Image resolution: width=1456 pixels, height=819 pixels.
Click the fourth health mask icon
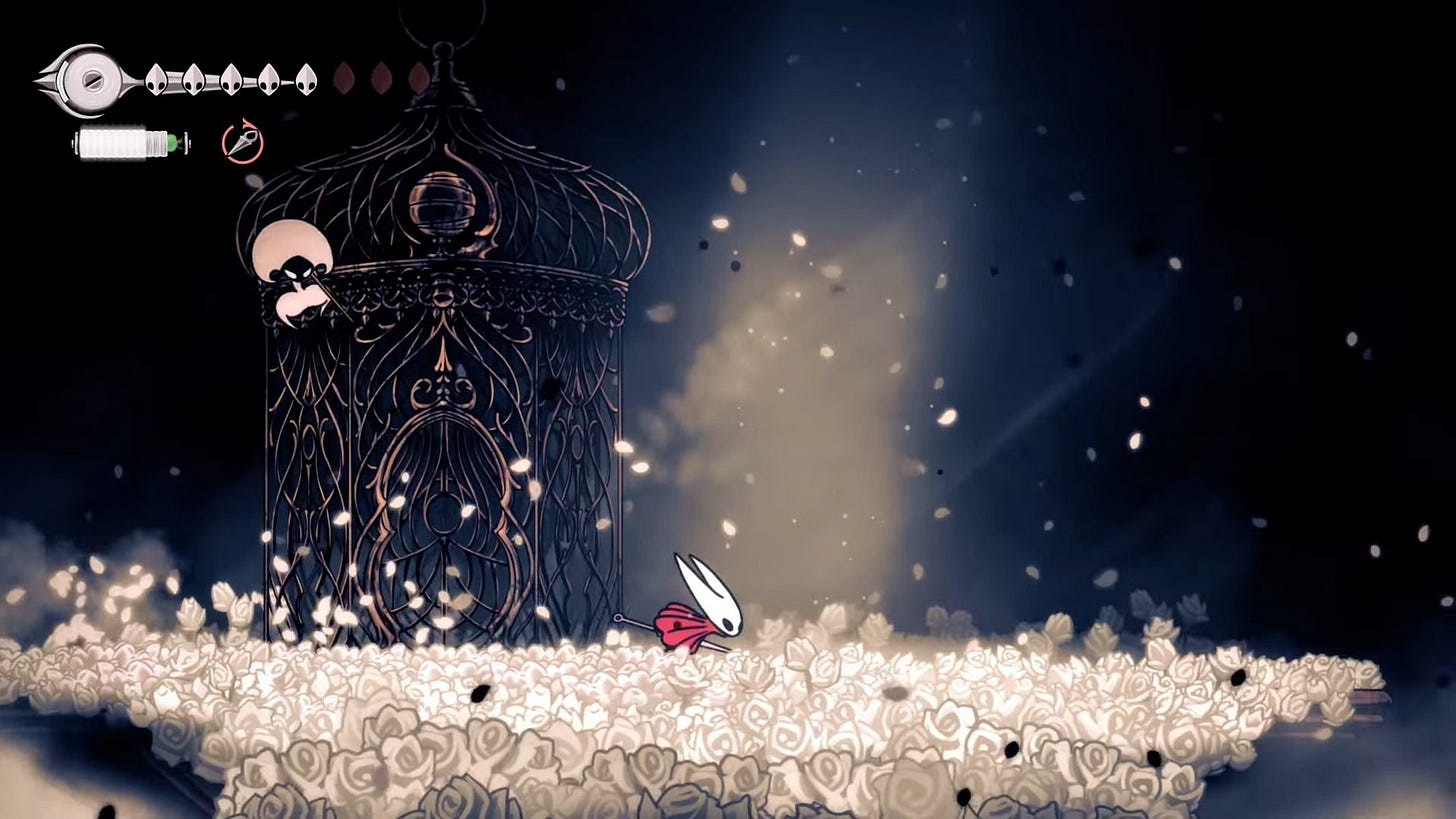[266, 78]
